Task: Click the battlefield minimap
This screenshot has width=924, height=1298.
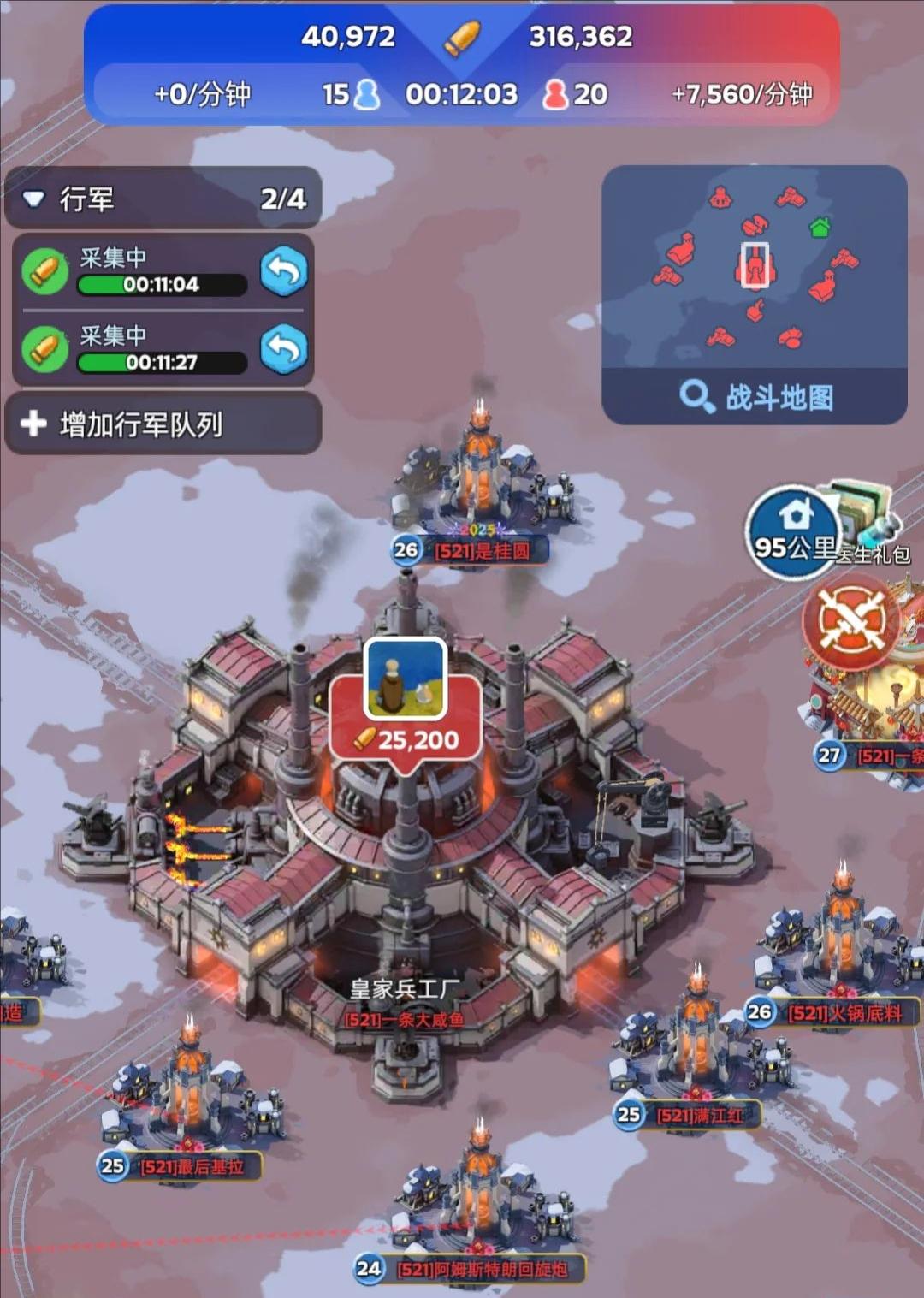Action: click(755, 267)
